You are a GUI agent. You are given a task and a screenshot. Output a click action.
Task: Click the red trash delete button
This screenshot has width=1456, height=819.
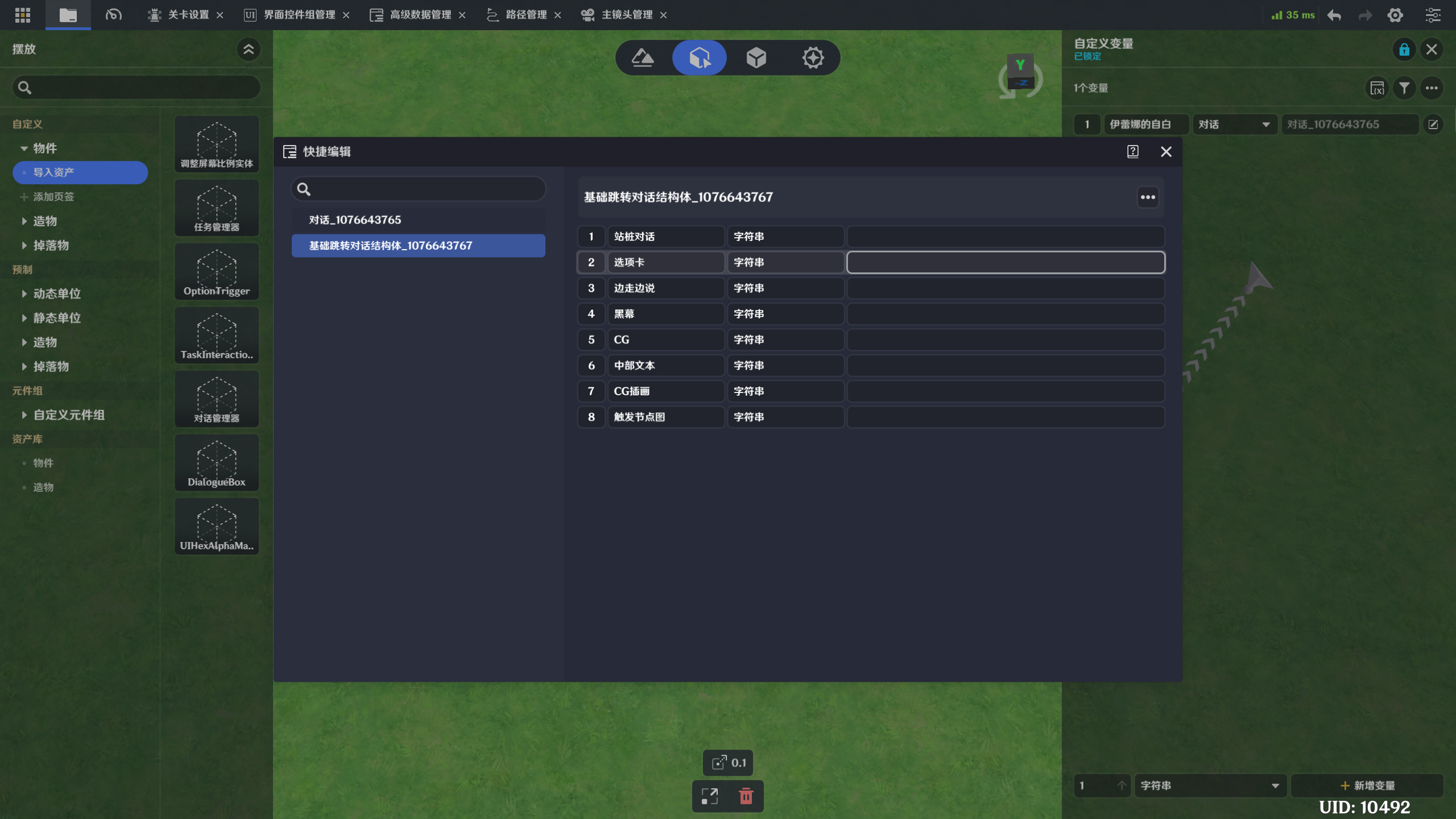[x=746, y=796]
